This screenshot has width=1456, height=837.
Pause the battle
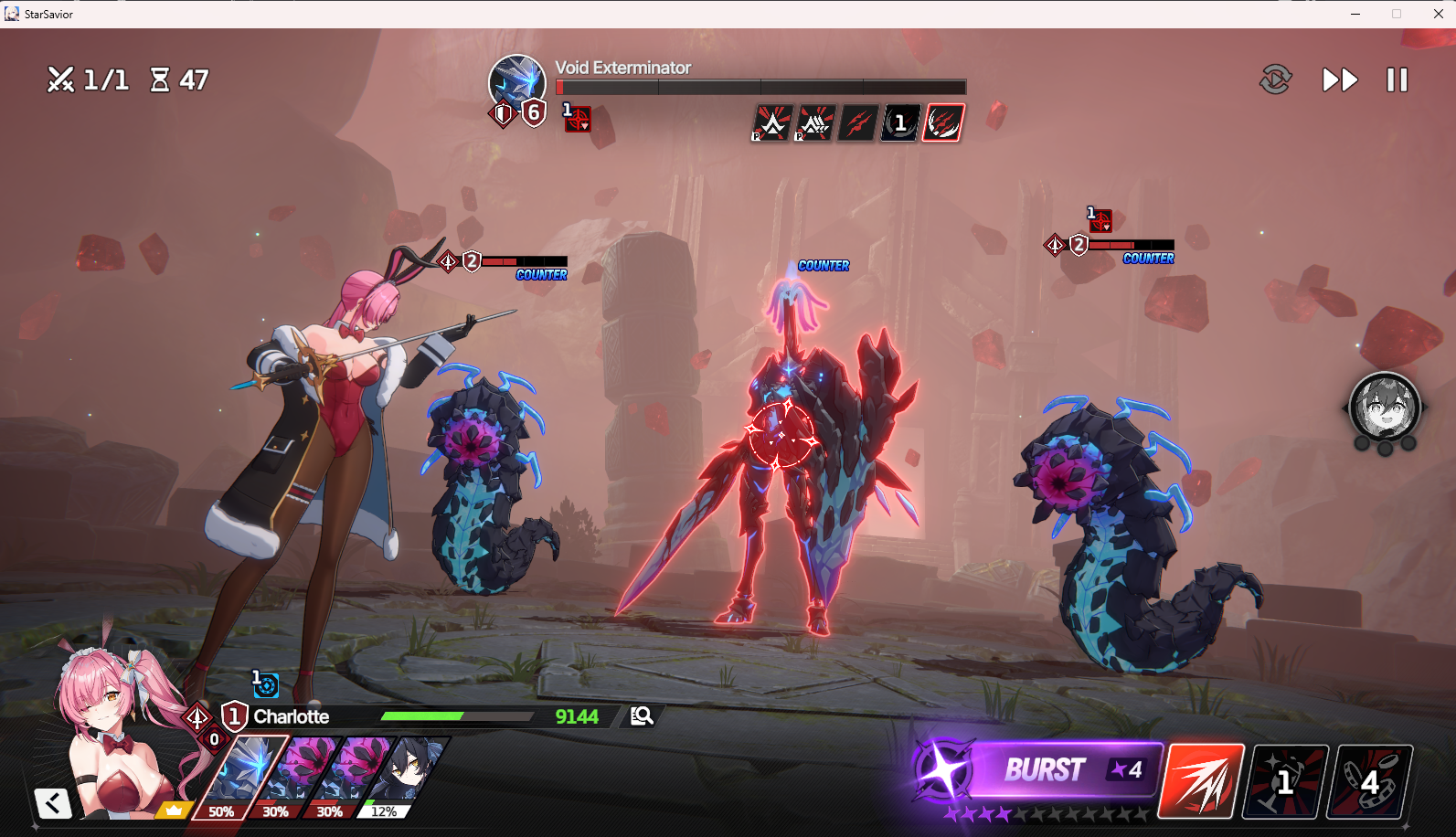coord(1397,80)
